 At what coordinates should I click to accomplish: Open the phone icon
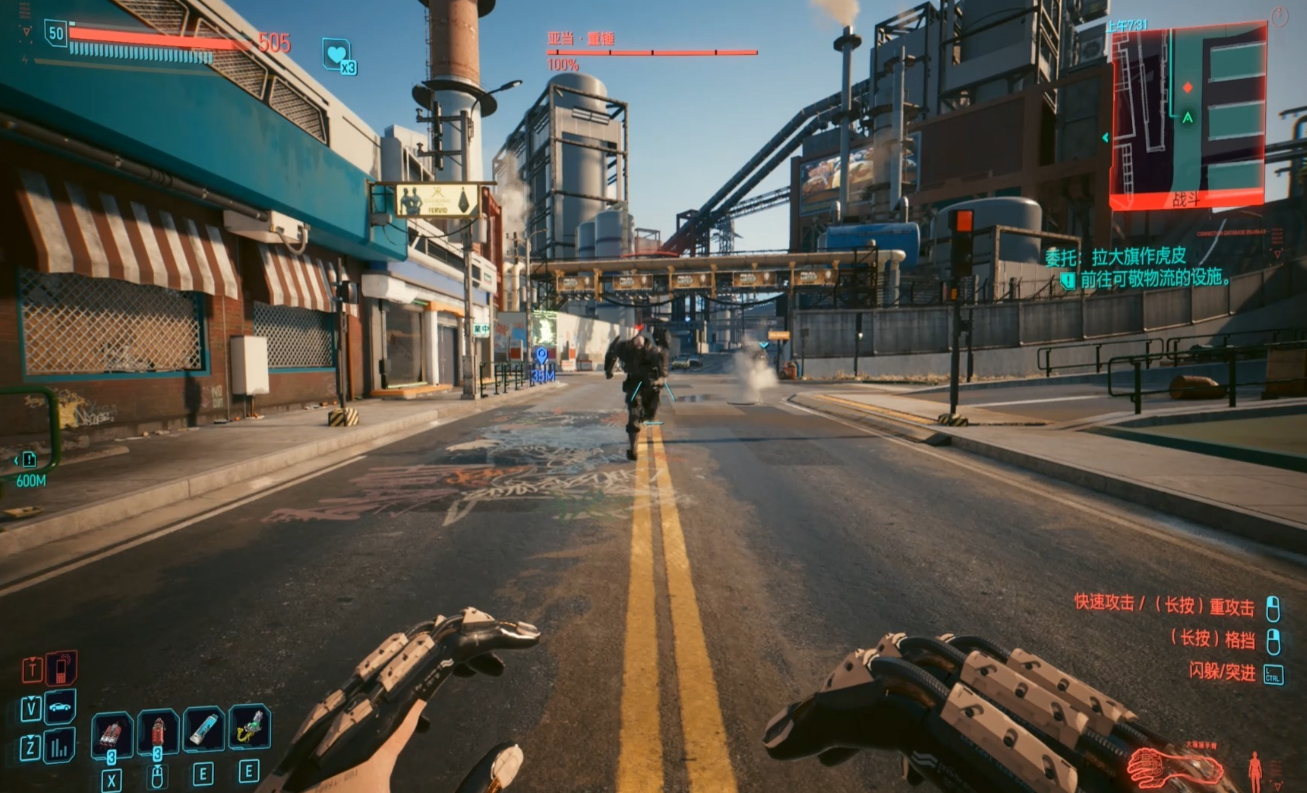coord(60,667)
